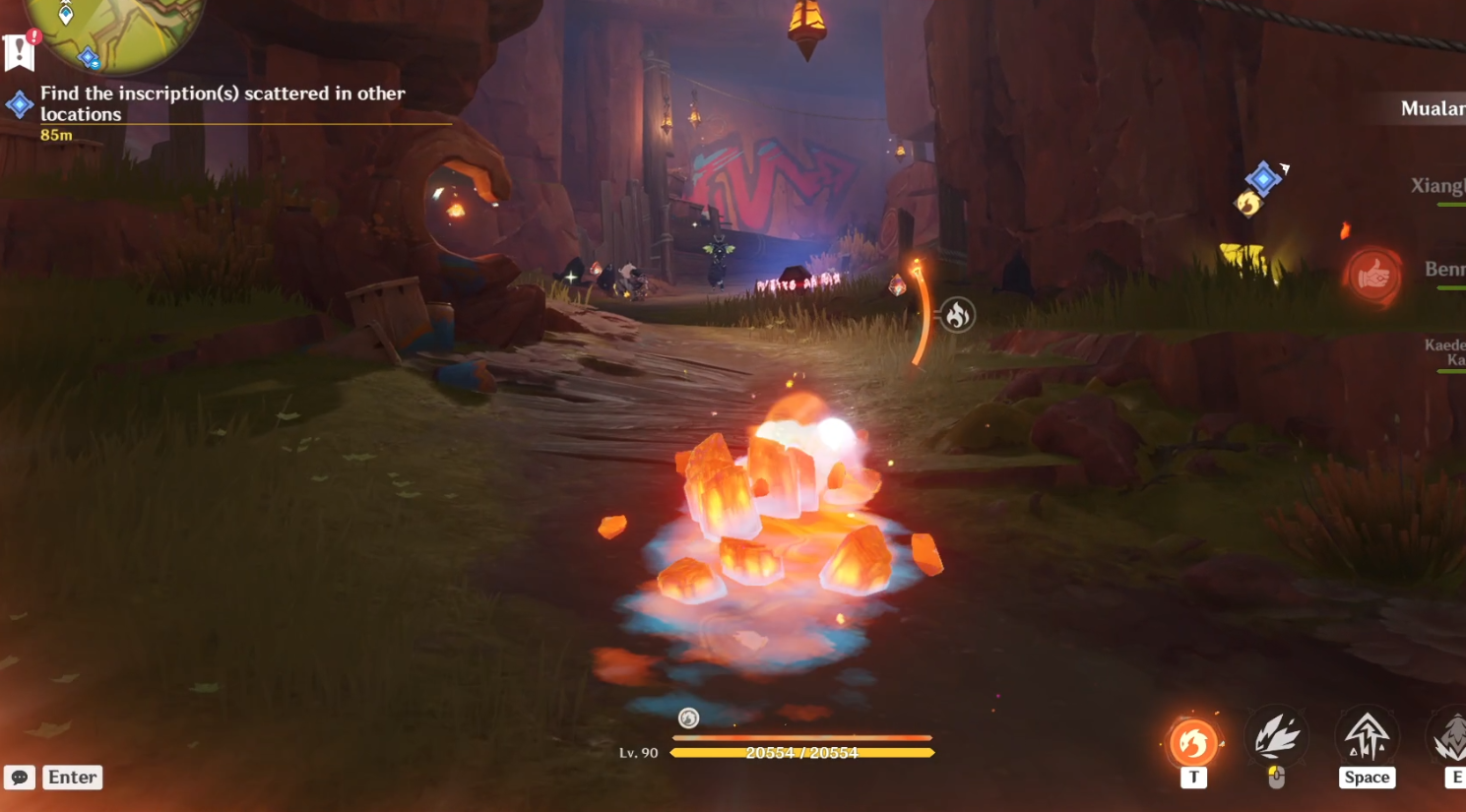Switch to party member Xiangling
Image resolution: width=1466 pixels, height=812 pixels.
(1437, 186)
